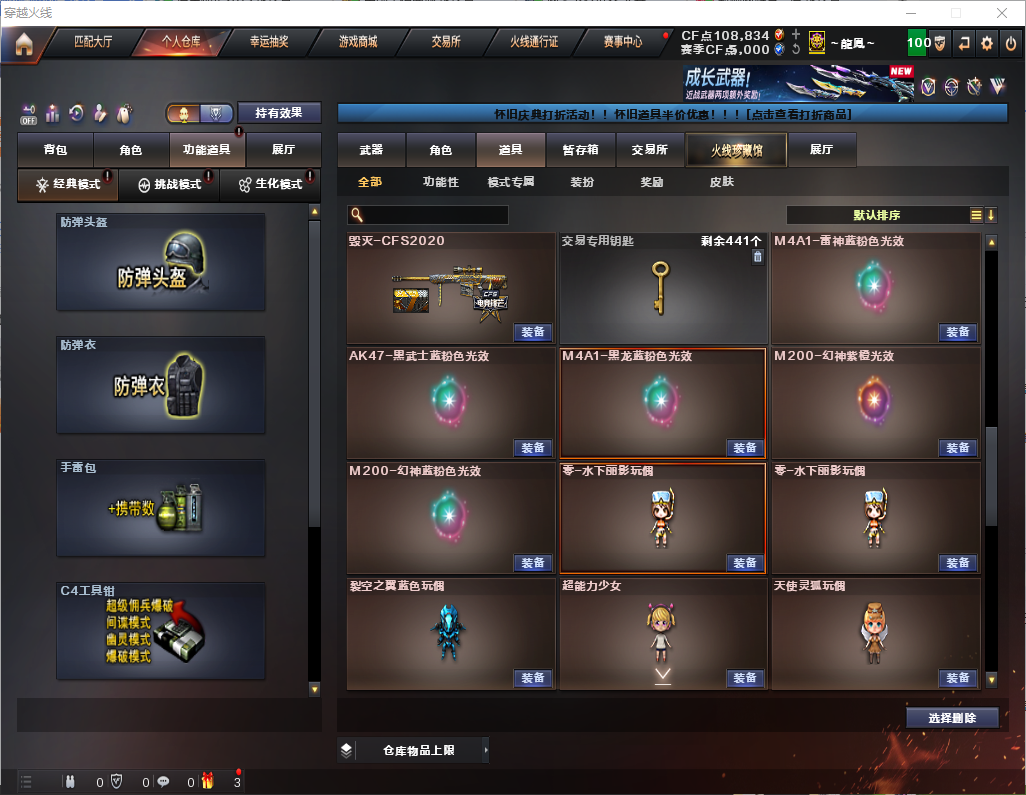Screen dimensions: 1026x795
Task: Open the 火线通行证 battle pass tab
Action: [534, 42]
